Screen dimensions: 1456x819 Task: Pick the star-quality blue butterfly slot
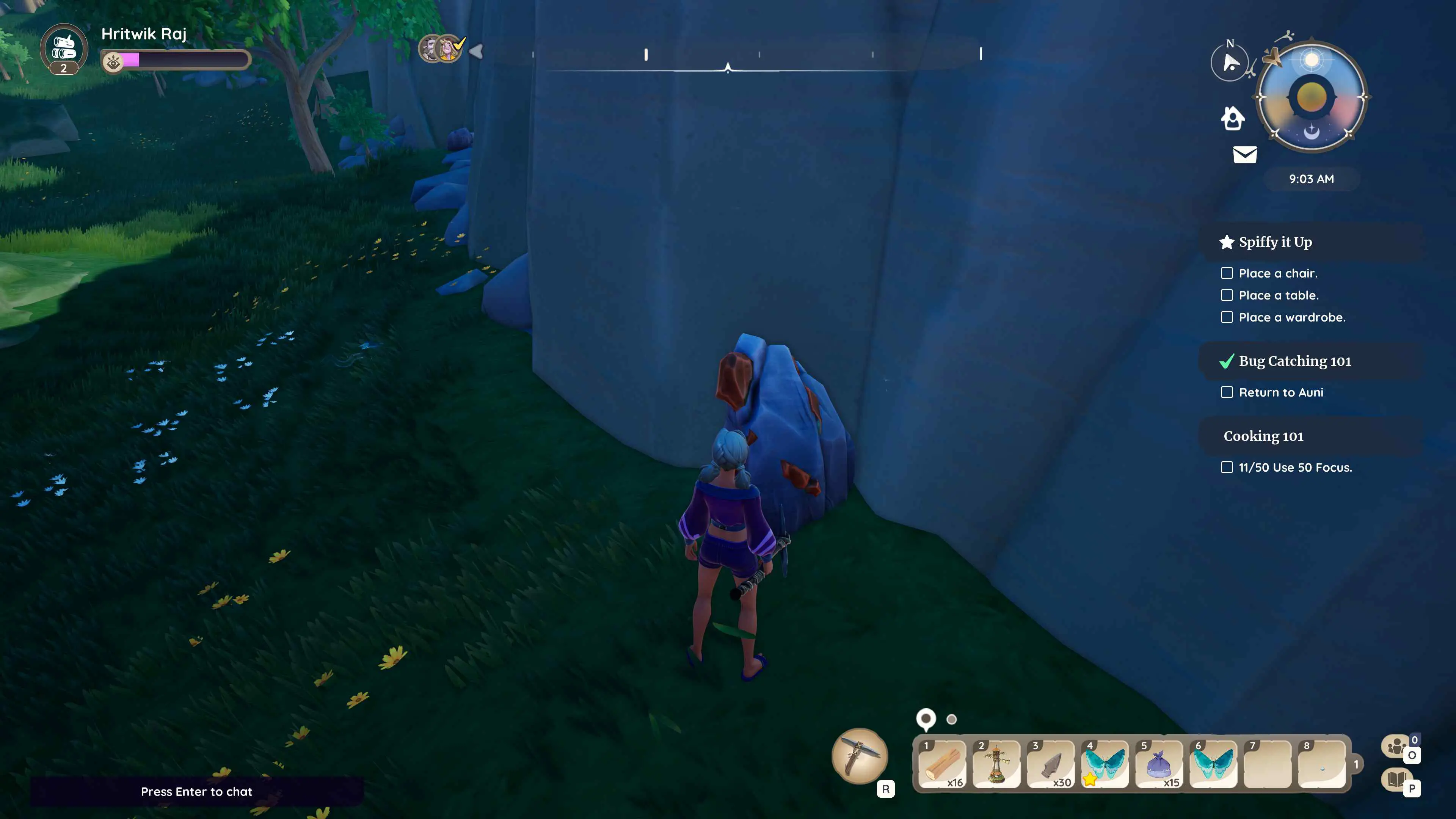pyautogui.click(x=1105, y=764)
